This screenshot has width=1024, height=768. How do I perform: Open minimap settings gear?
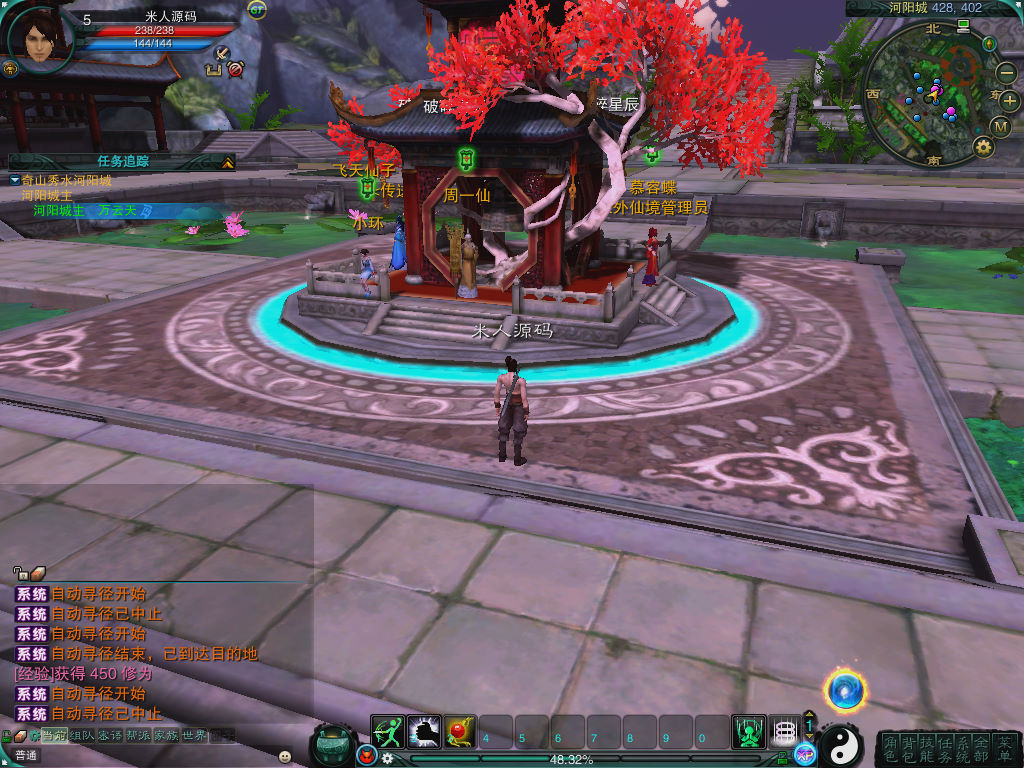click(x=984, y=148)
